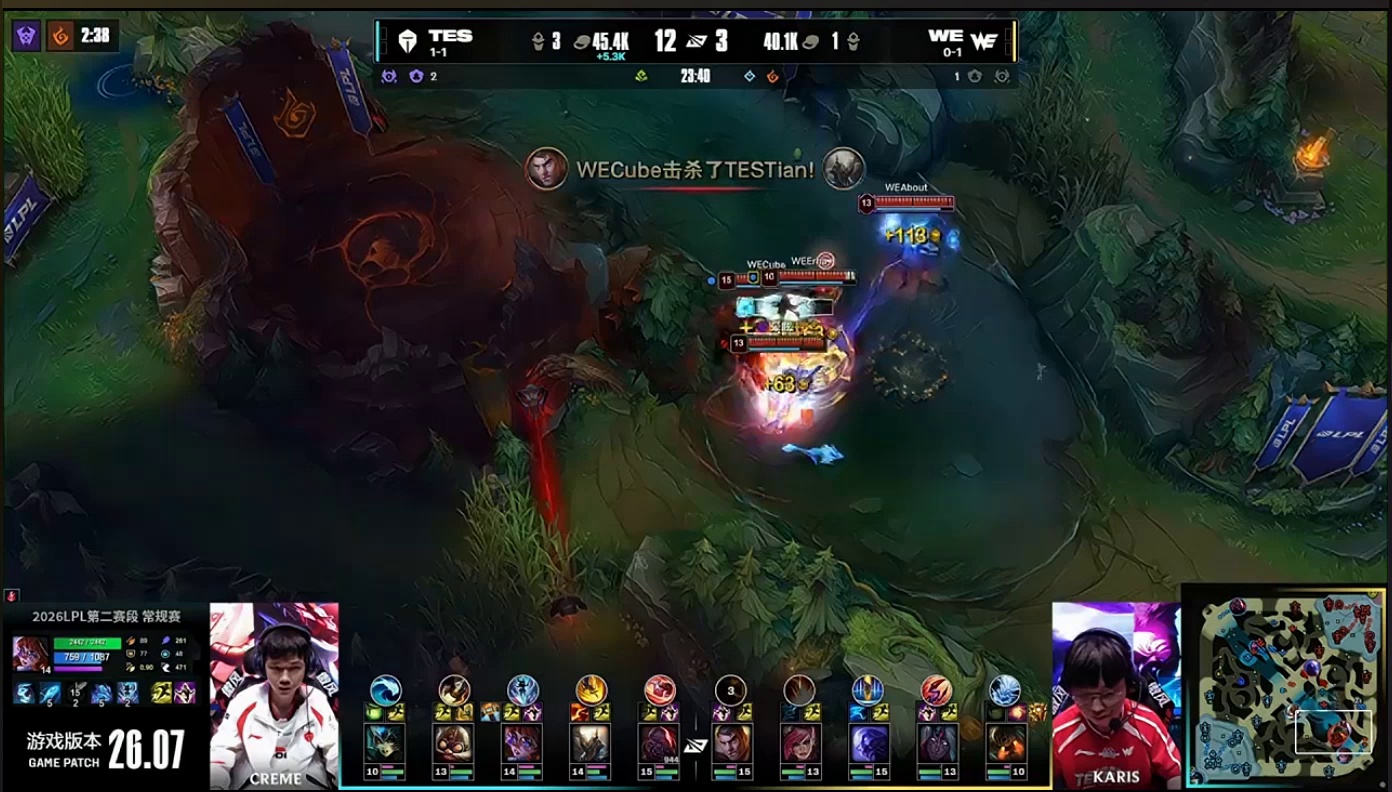Click the Teleport spell in Creme's stats panel
Screen dimensions: 1392x792
click(x=185, y=692)
